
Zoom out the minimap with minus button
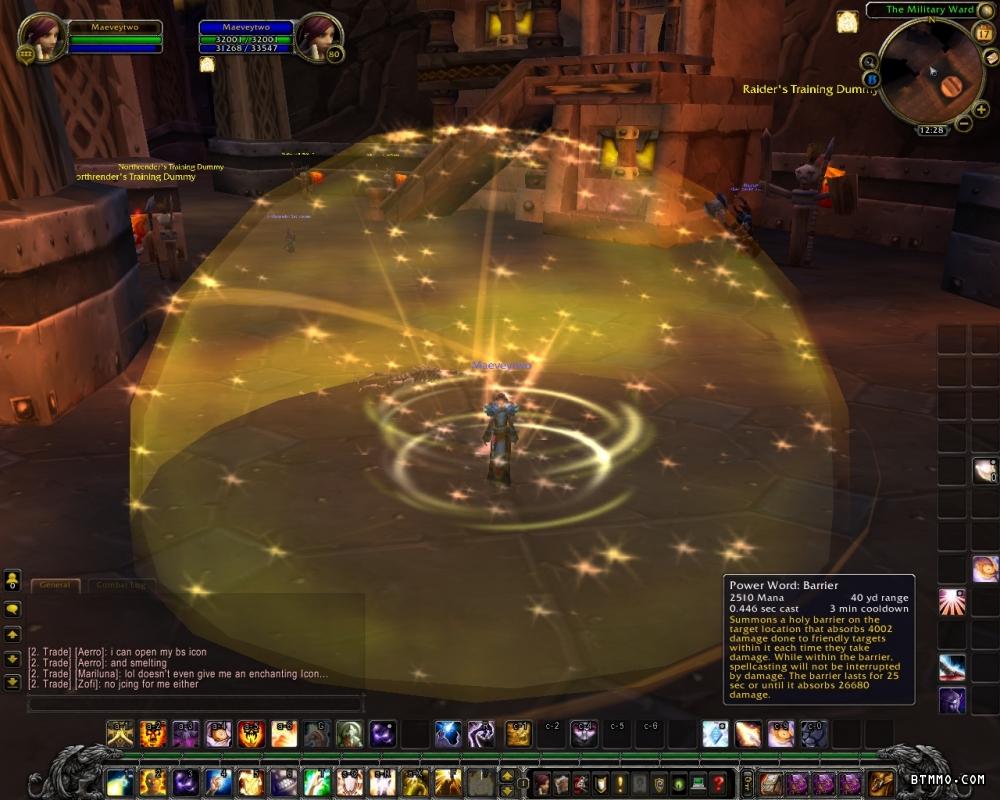(x=964, y=124)
